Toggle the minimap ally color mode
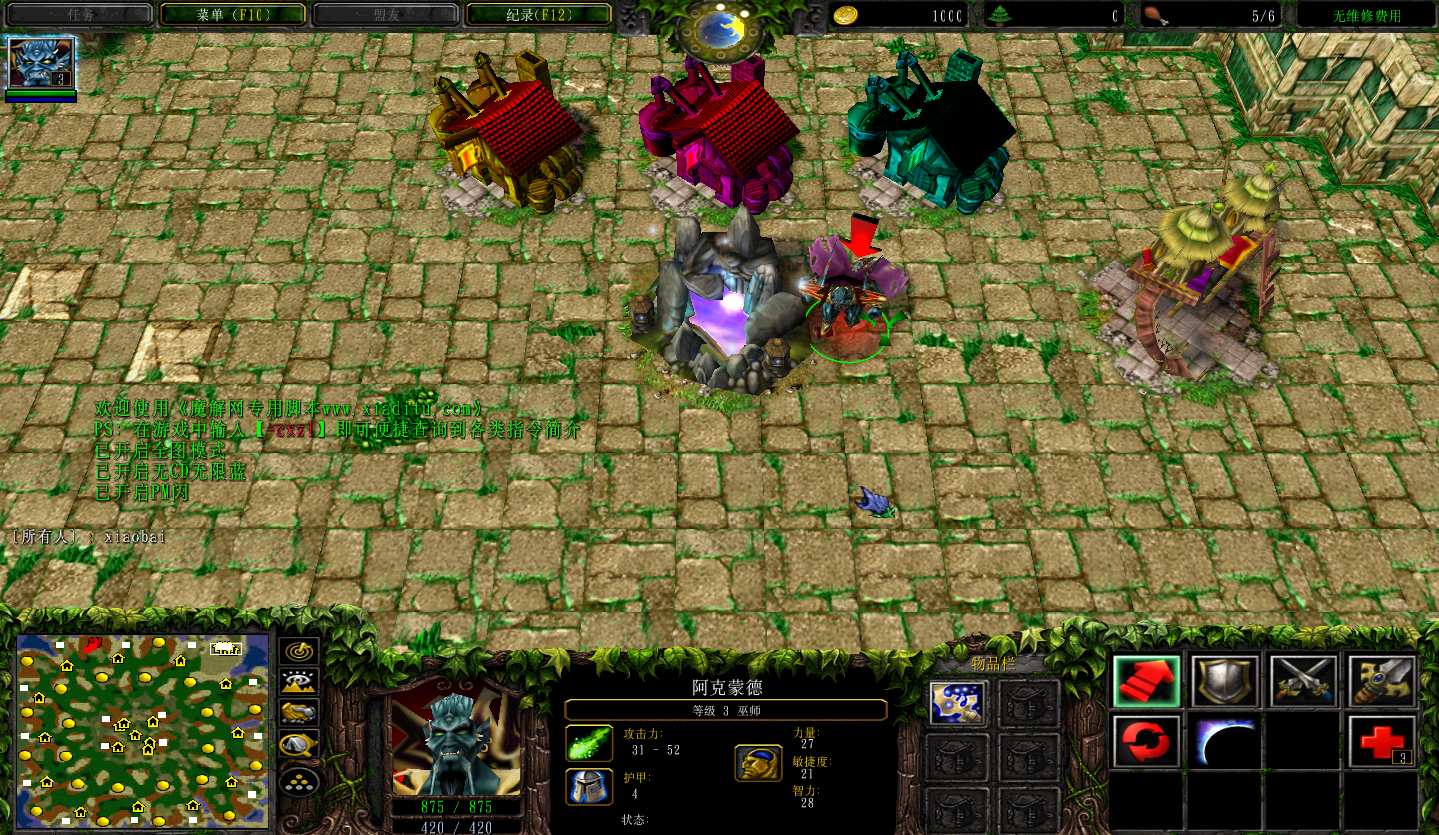 click(299, 712)
